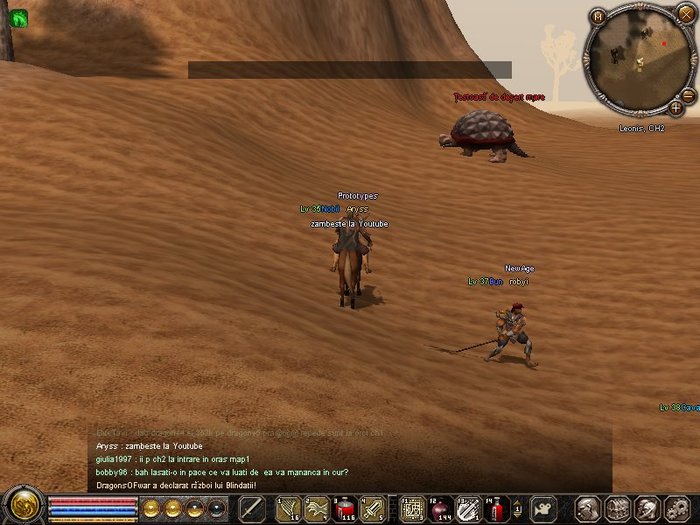700x525 pixels.
Task: Close the minimap with the X button
Action: coord(686,16)
